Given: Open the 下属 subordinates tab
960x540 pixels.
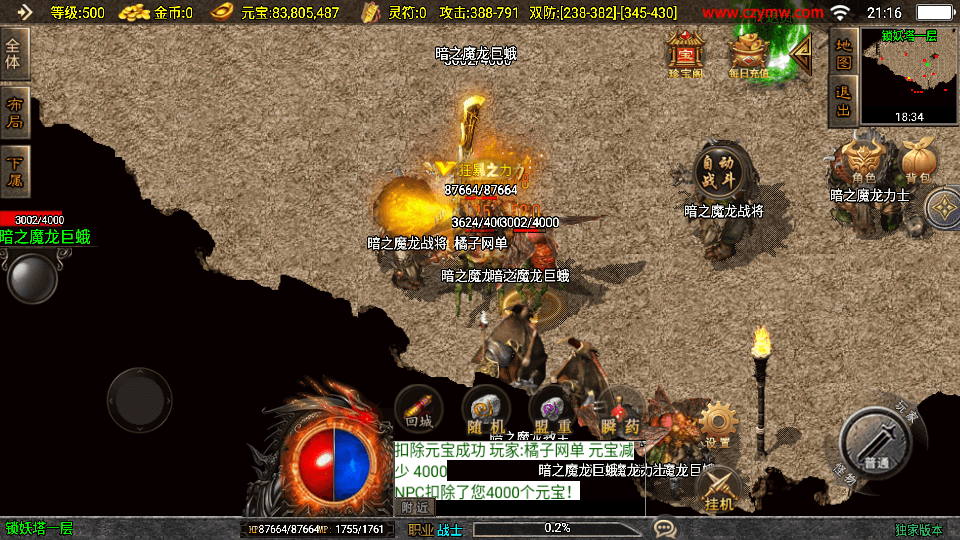Looking at the screenshot, I should [14, 172].
